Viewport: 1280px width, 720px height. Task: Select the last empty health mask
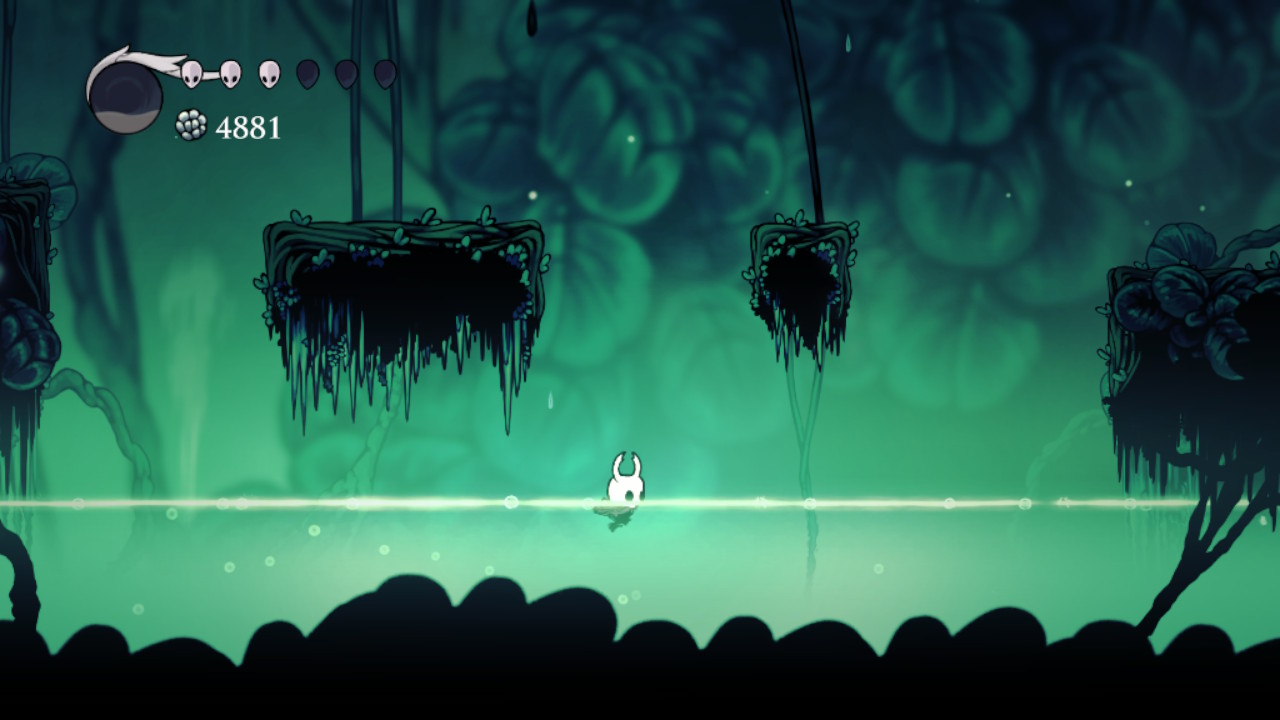coord(383,75)
